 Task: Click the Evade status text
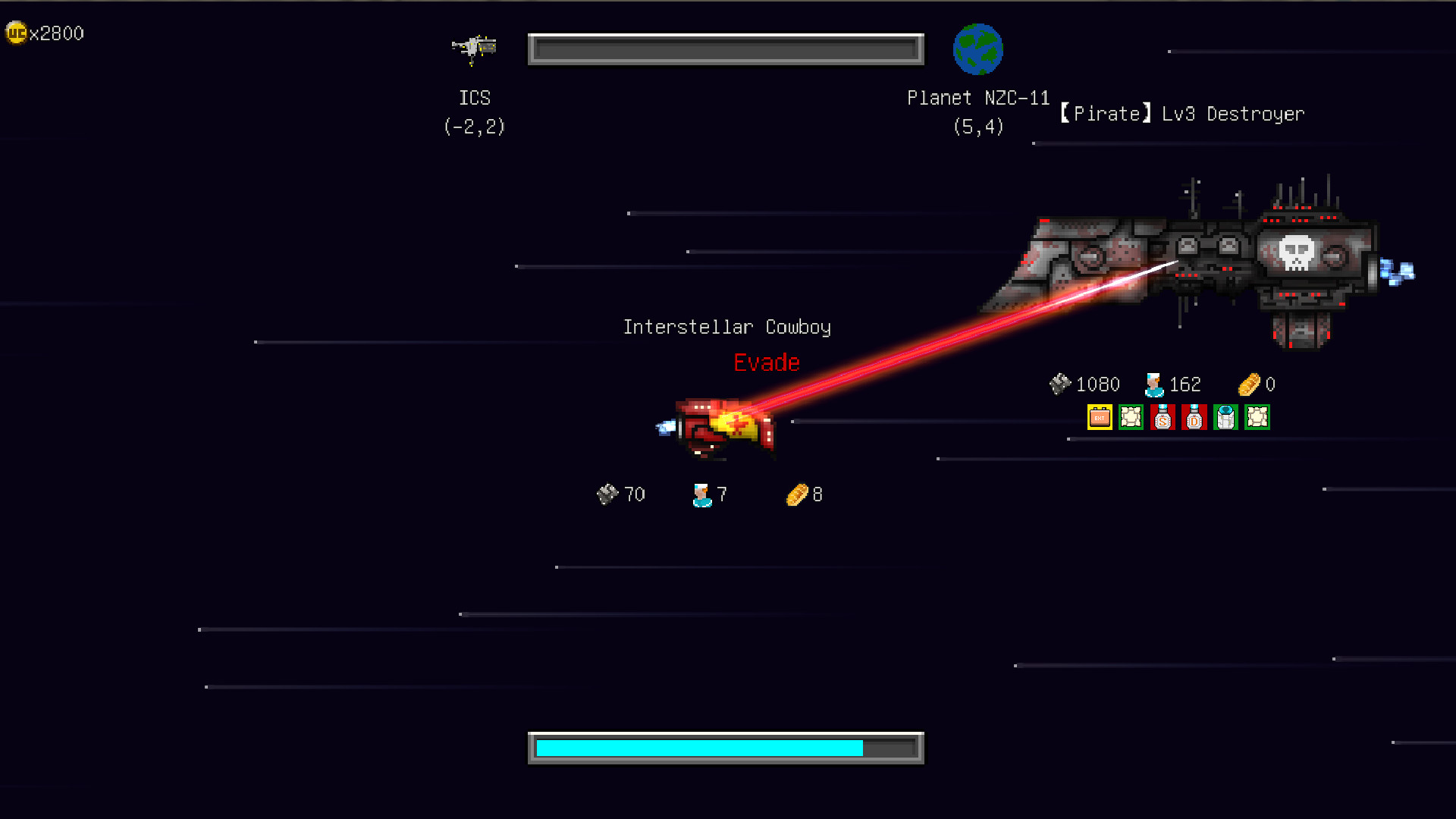click(x=766, y=362)
